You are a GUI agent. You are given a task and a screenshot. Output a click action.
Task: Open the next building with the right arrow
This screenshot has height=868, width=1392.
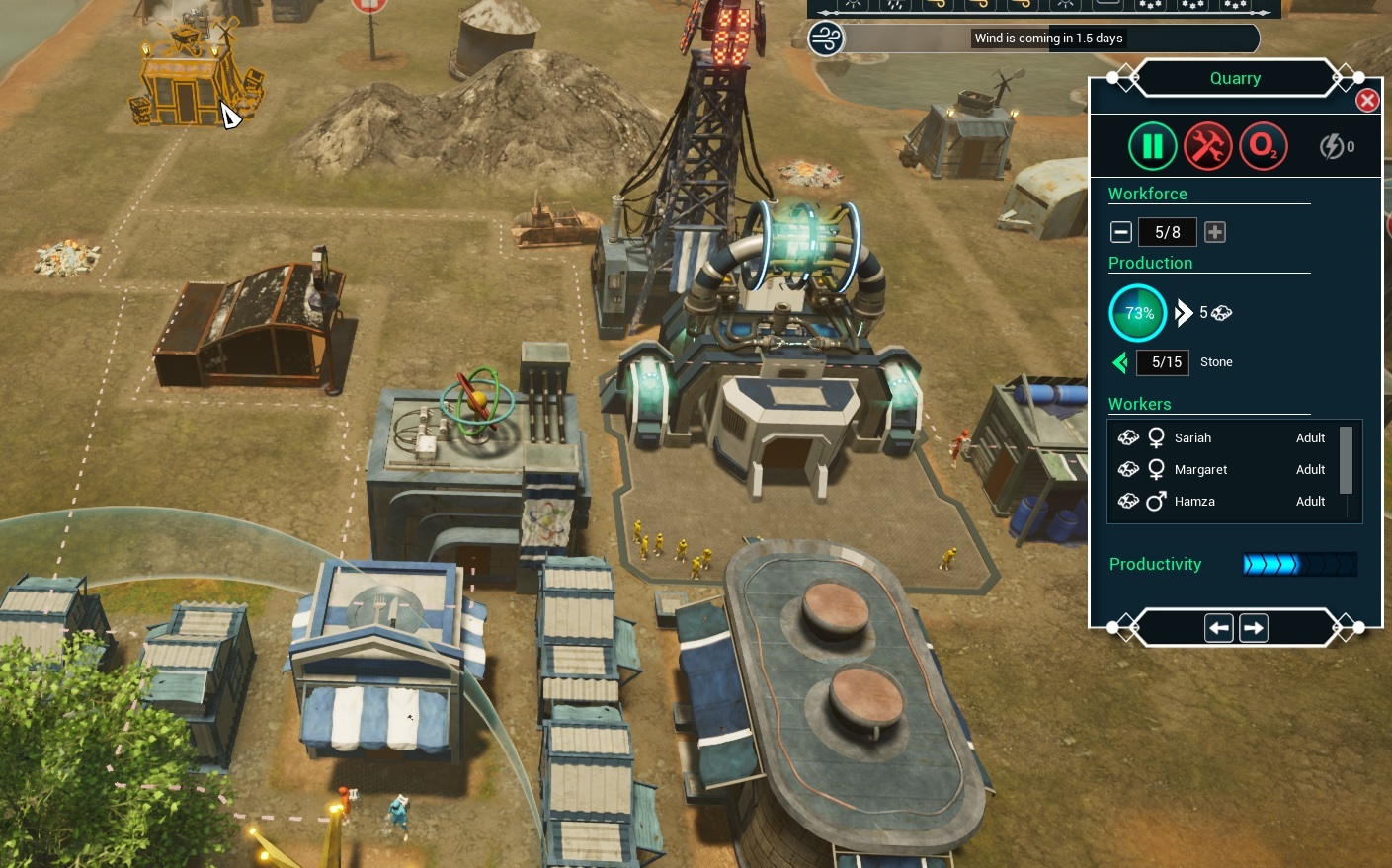1253,627
